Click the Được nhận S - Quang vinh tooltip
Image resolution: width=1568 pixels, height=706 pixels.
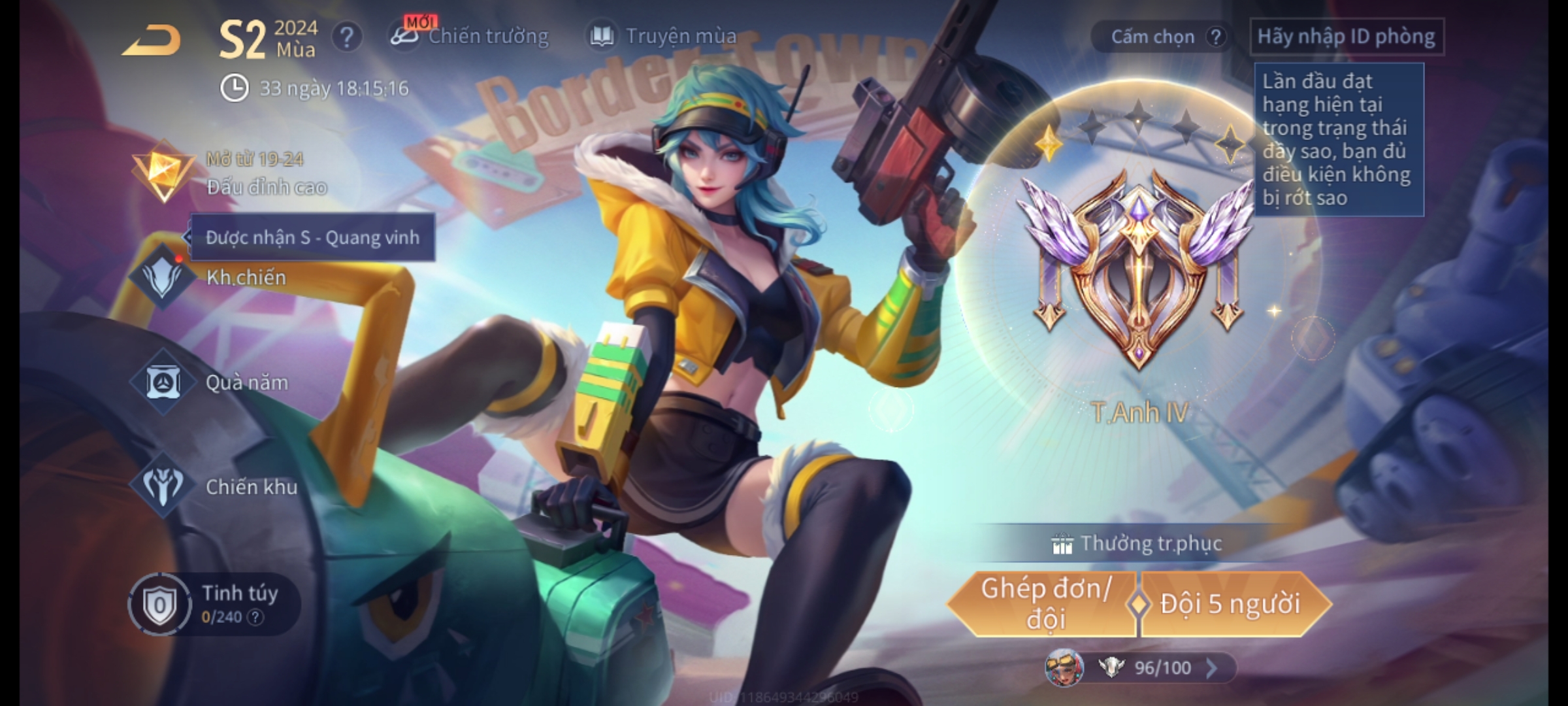tap(312, 237)
